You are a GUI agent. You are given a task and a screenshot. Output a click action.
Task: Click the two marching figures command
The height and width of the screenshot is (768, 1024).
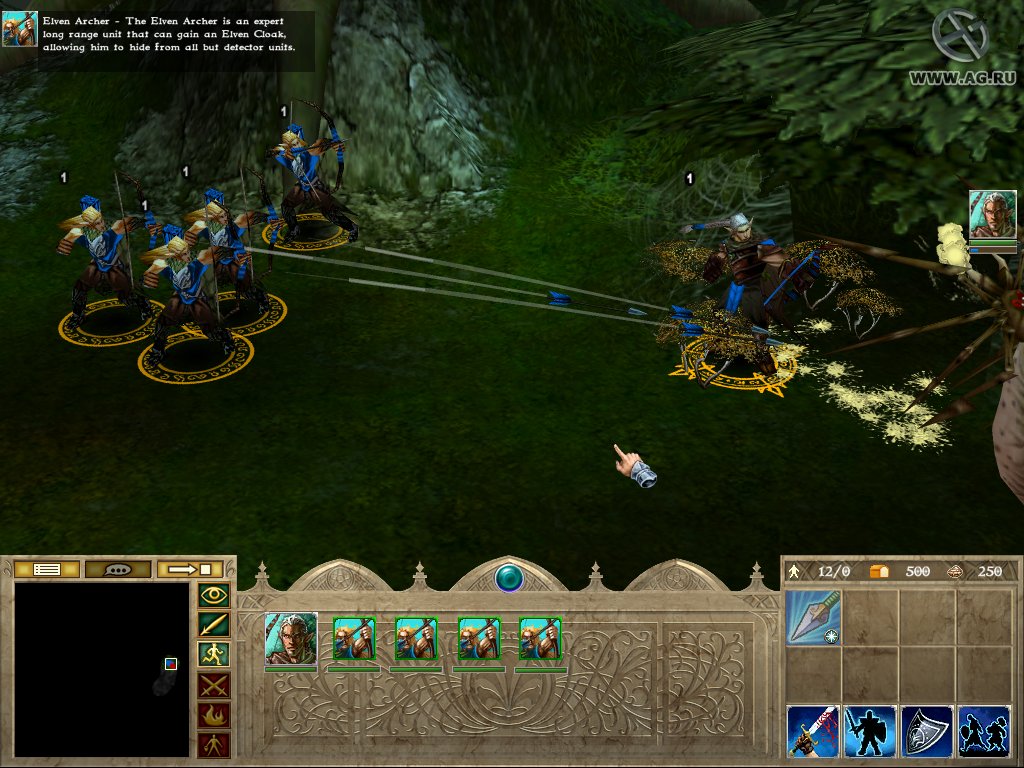point(984,731)
